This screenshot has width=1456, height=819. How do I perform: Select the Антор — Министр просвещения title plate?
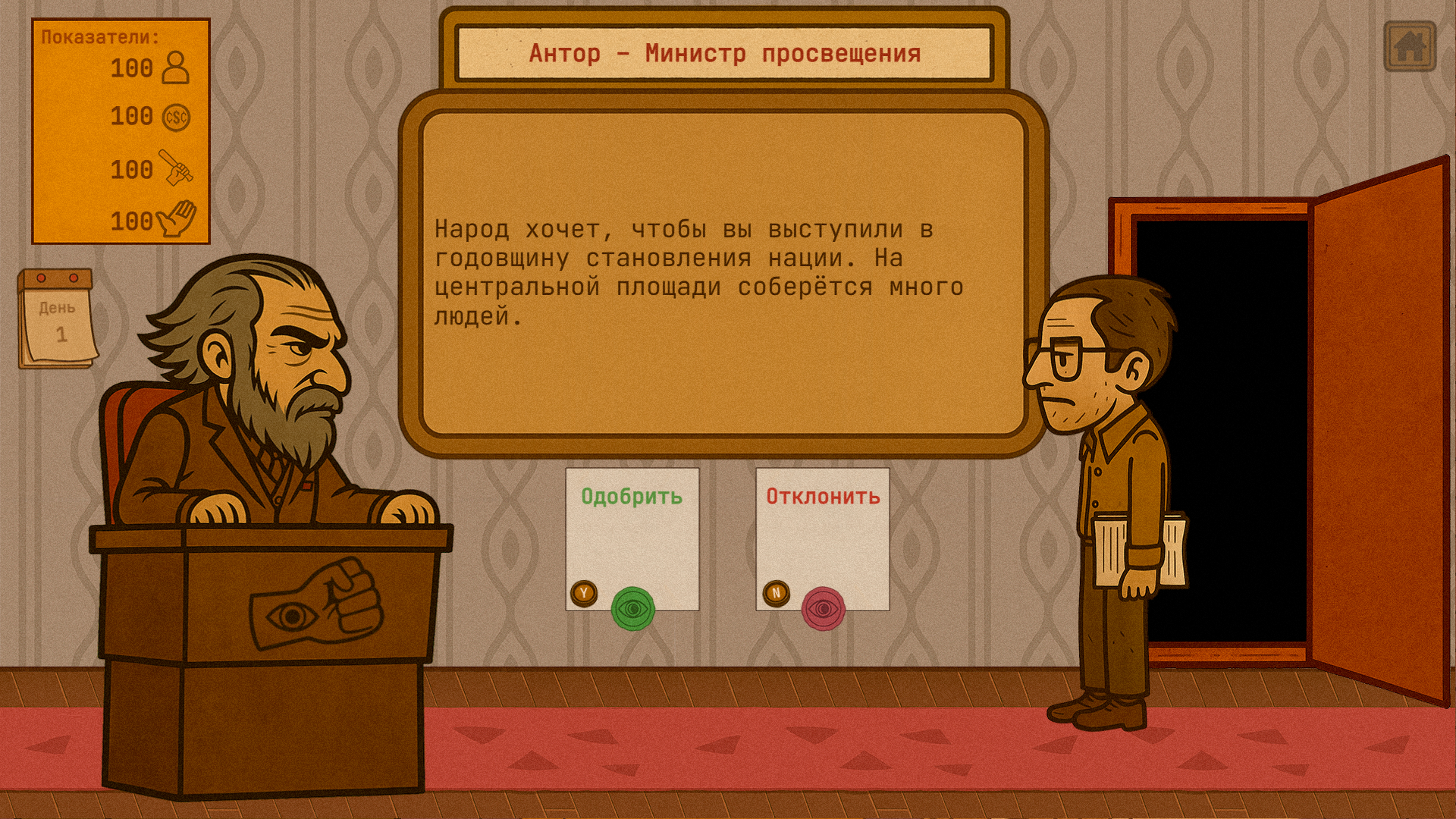(x=724, y=52)
